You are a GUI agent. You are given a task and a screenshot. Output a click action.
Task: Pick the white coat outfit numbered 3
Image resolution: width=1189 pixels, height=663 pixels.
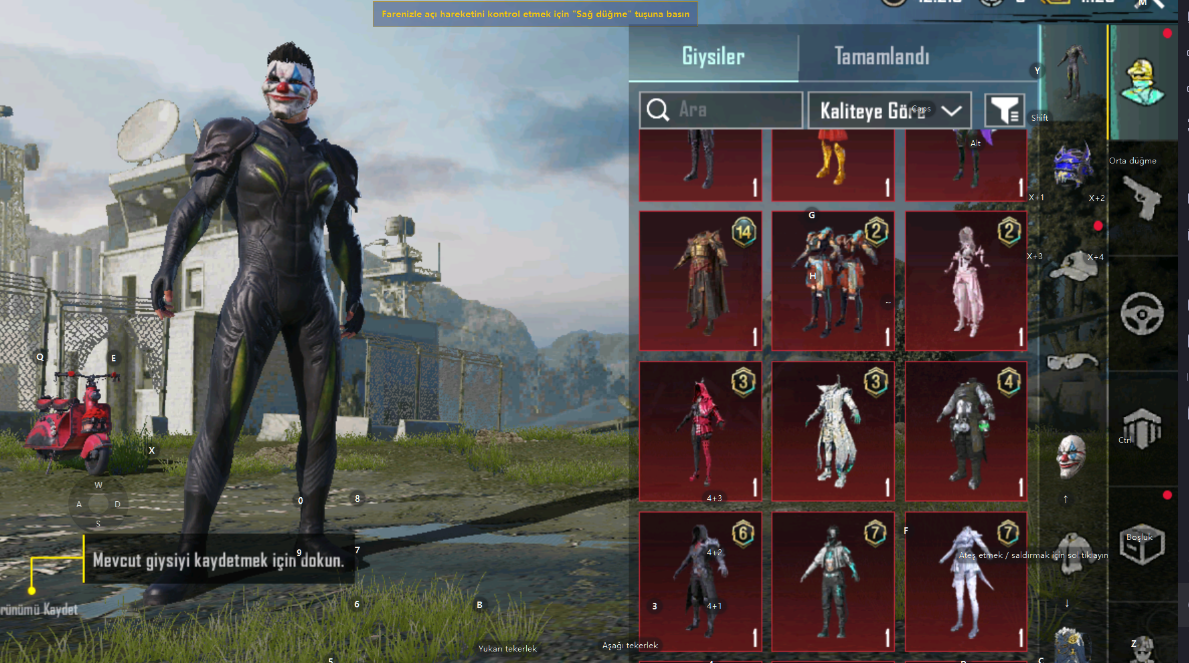pyautogui.click(x=833, y=431)
